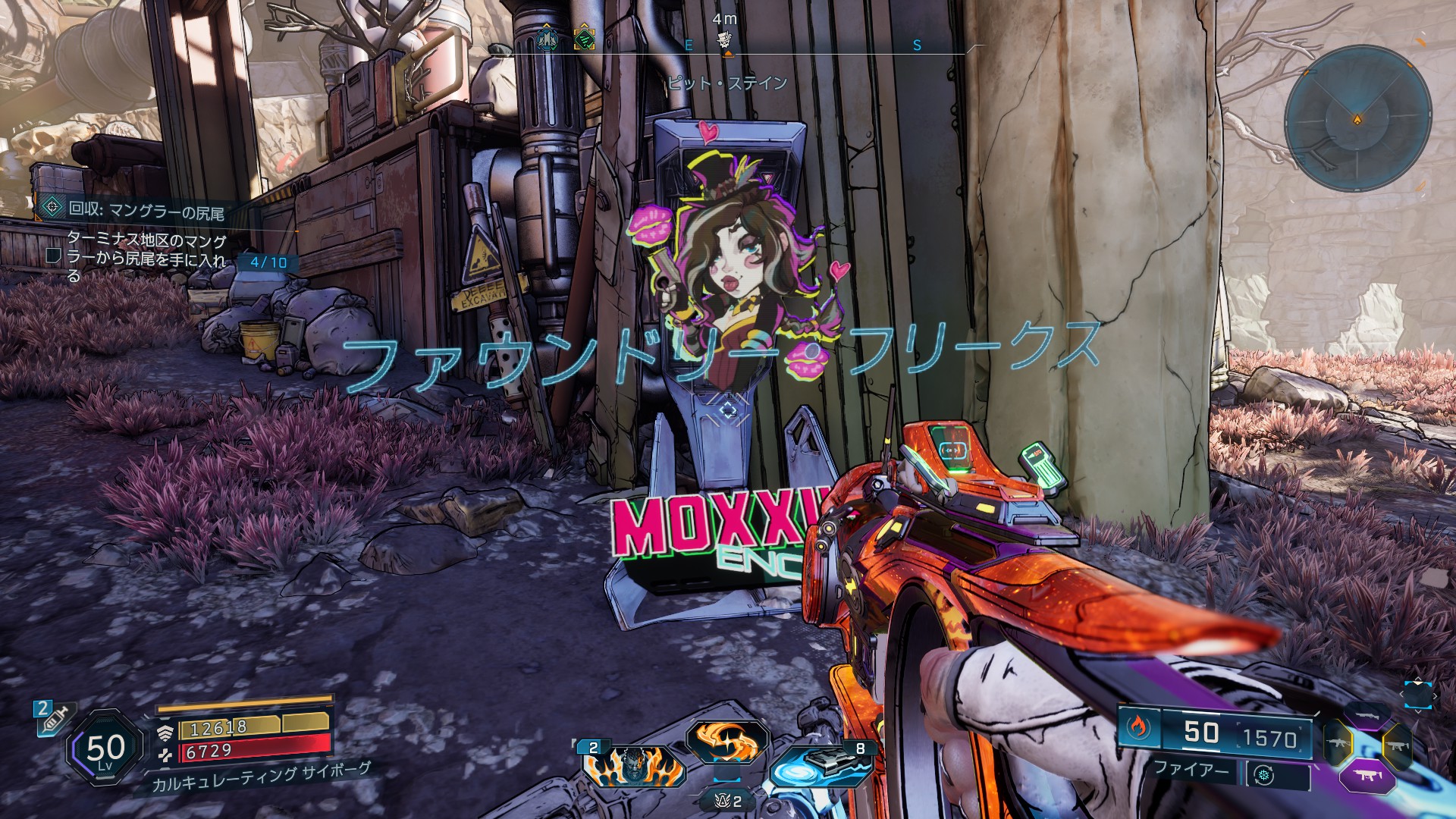
Task: Click the yellow-framed green compass marker
Action: pyautogui.click(x=583, y=39)
